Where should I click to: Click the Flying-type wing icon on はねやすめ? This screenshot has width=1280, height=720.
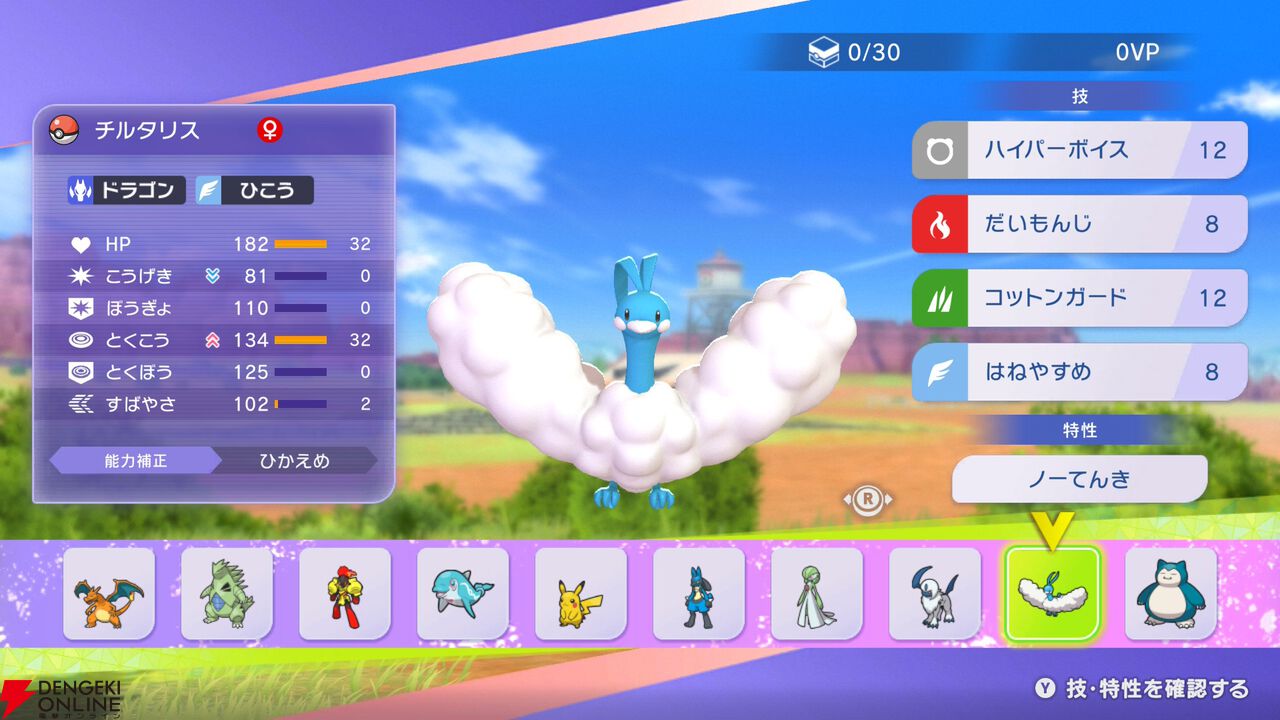tap(938, 371)
